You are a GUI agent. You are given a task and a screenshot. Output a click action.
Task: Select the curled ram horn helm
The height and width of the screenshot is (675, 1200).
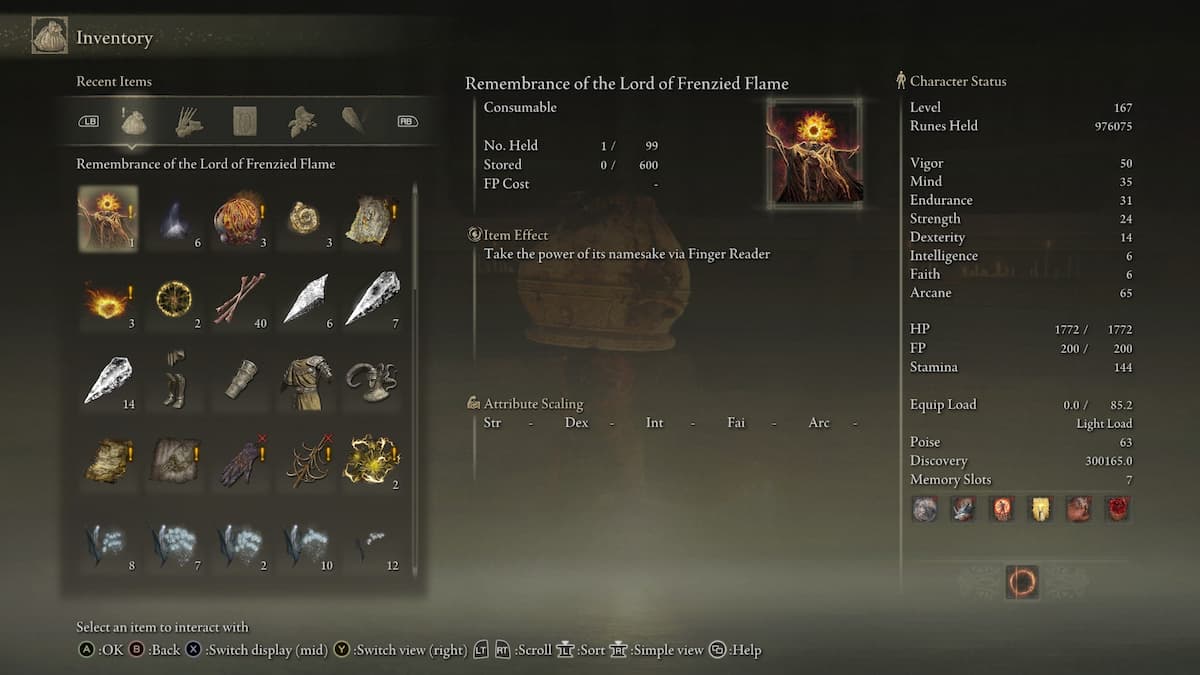(x=371, y=380)
